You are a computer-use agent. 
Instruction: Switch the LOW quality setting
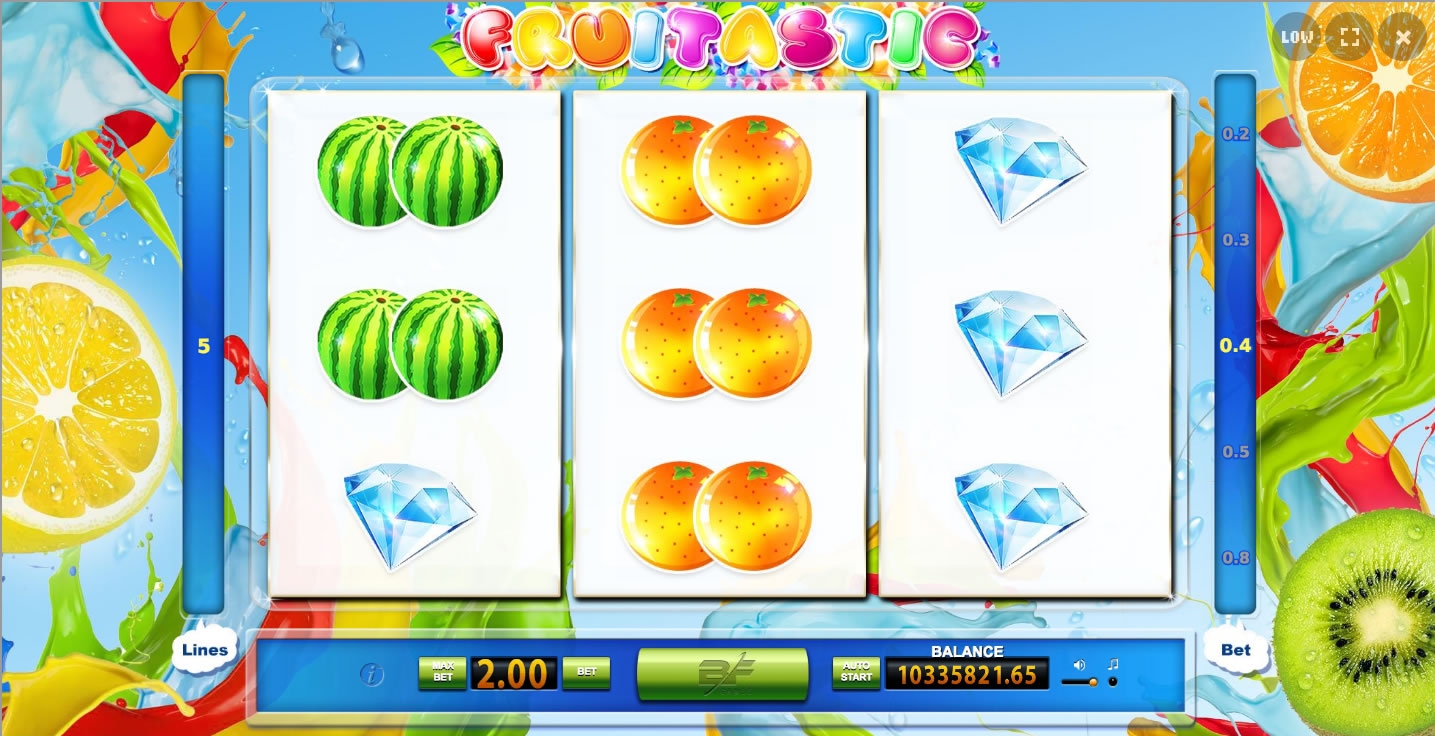tap(1297, 38)
